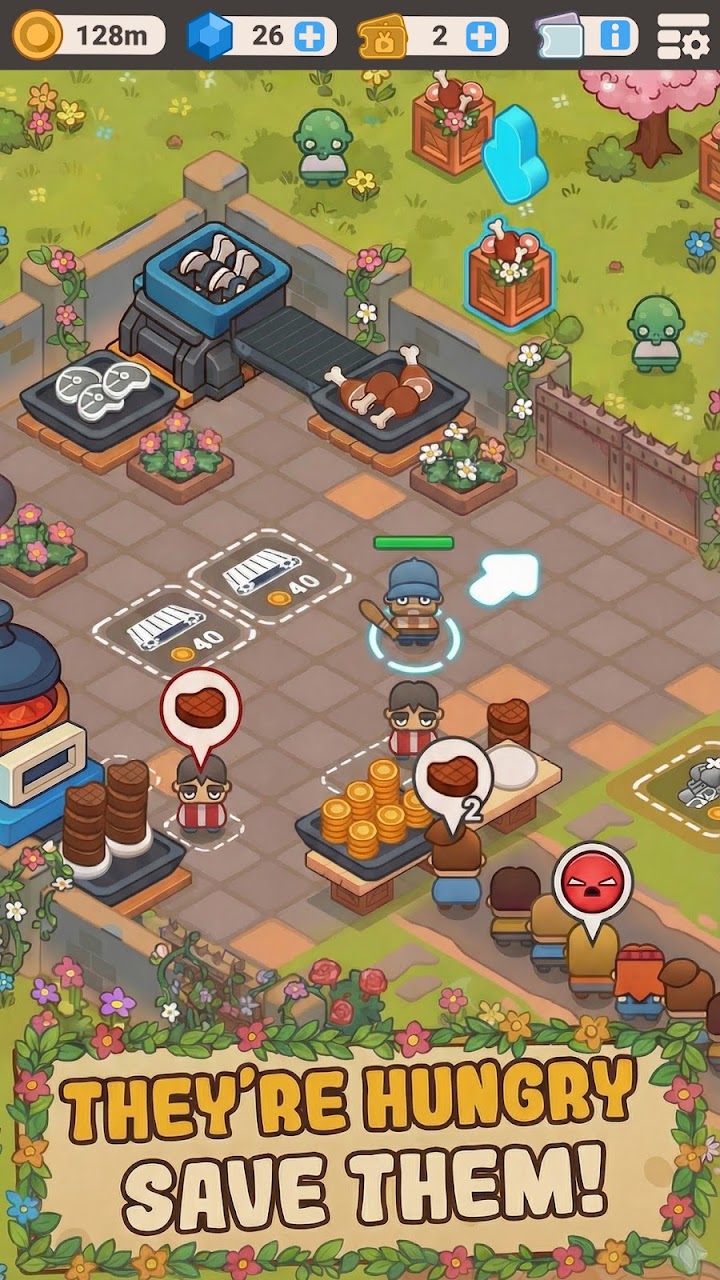Open the settings menu gear icon
Image resolution: width=720 pixels, height=1280 pixels.
(x=682, y=38)
